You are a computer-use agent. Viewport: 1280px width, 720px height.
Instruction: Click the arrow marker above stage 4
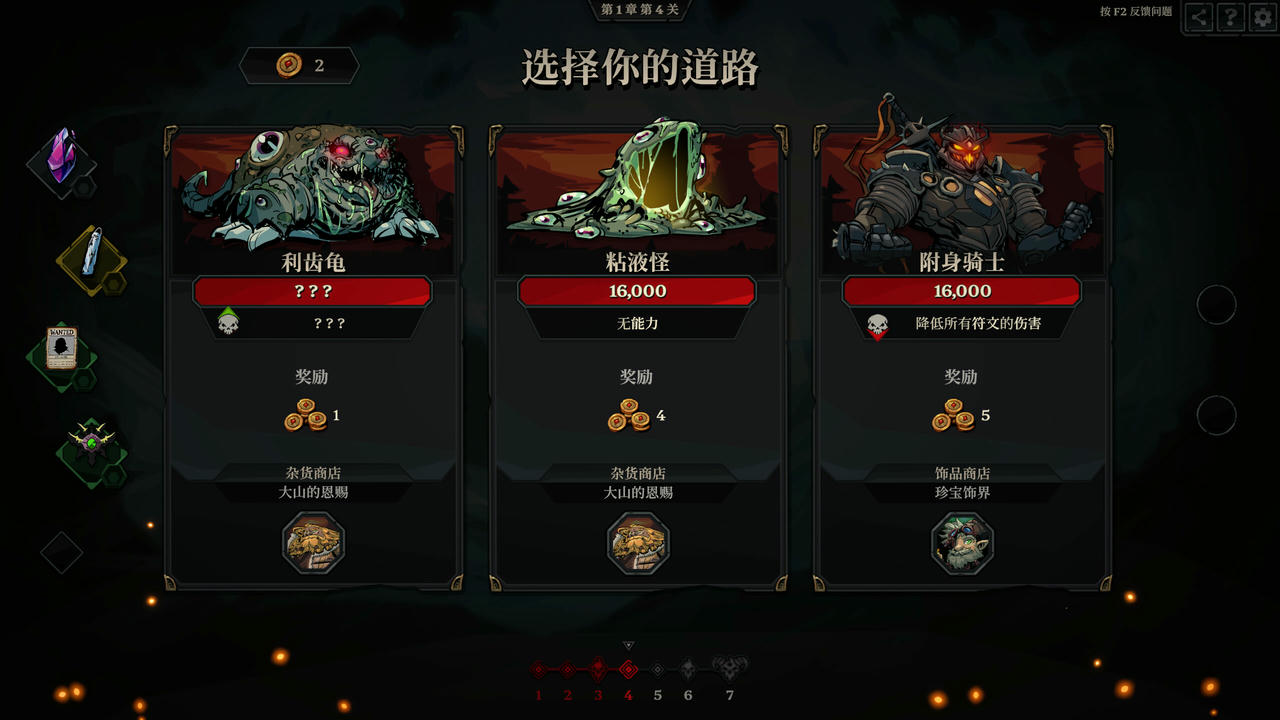[628, 646]
